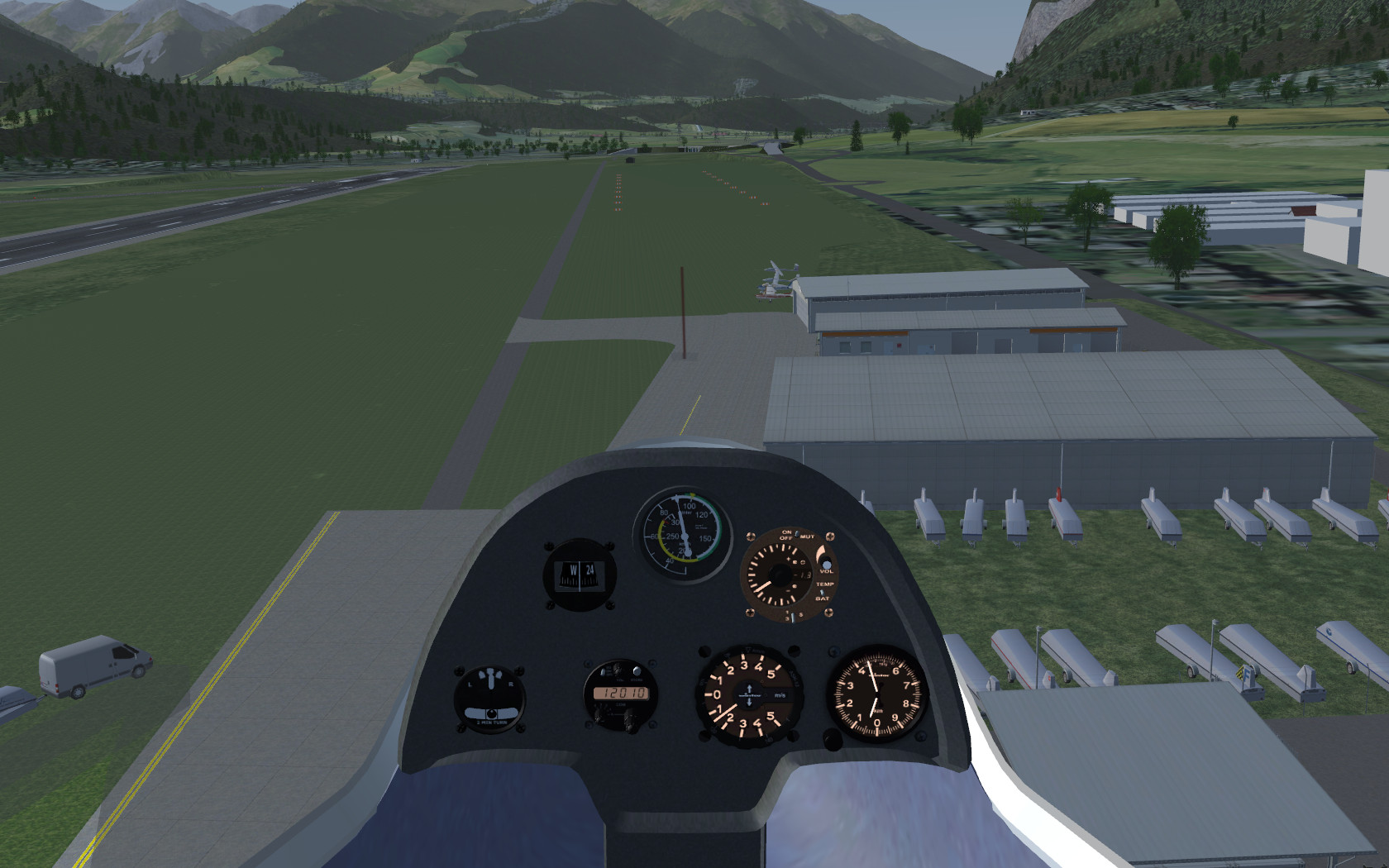This screenshot has width=1389, height=868.
Task: Toggle the TEMP/BAT switch on the variometer
Action: (822, 592)
